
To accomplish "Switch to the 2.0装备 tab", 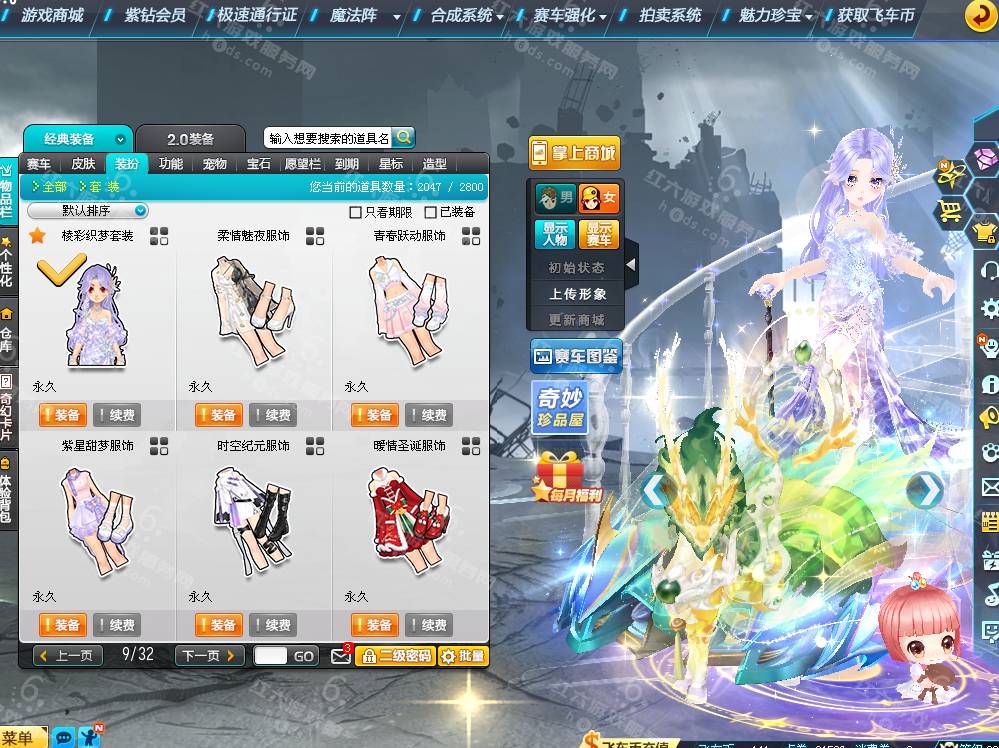I will pyautogui.click(x=190, y=139).
